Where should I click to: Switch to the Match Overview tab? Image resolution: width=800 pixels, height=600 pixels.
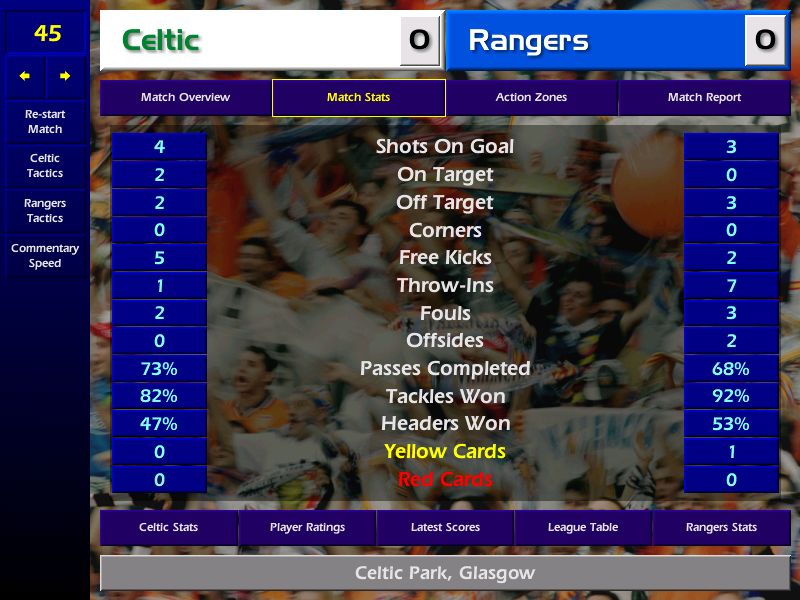(x=185, y=98)
